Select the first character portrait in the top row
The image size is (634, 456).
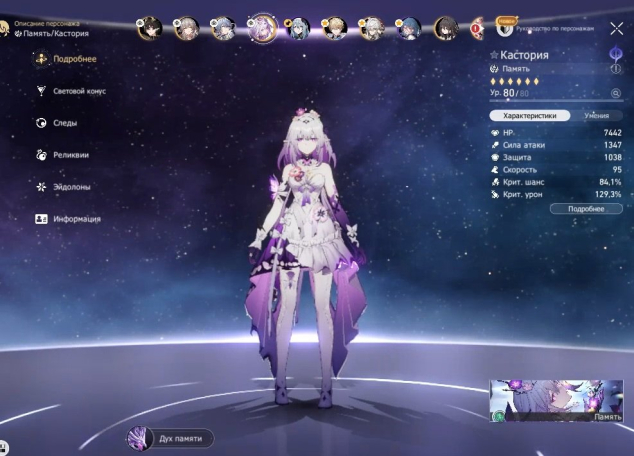pyautogui.click(x=149, y=27)
